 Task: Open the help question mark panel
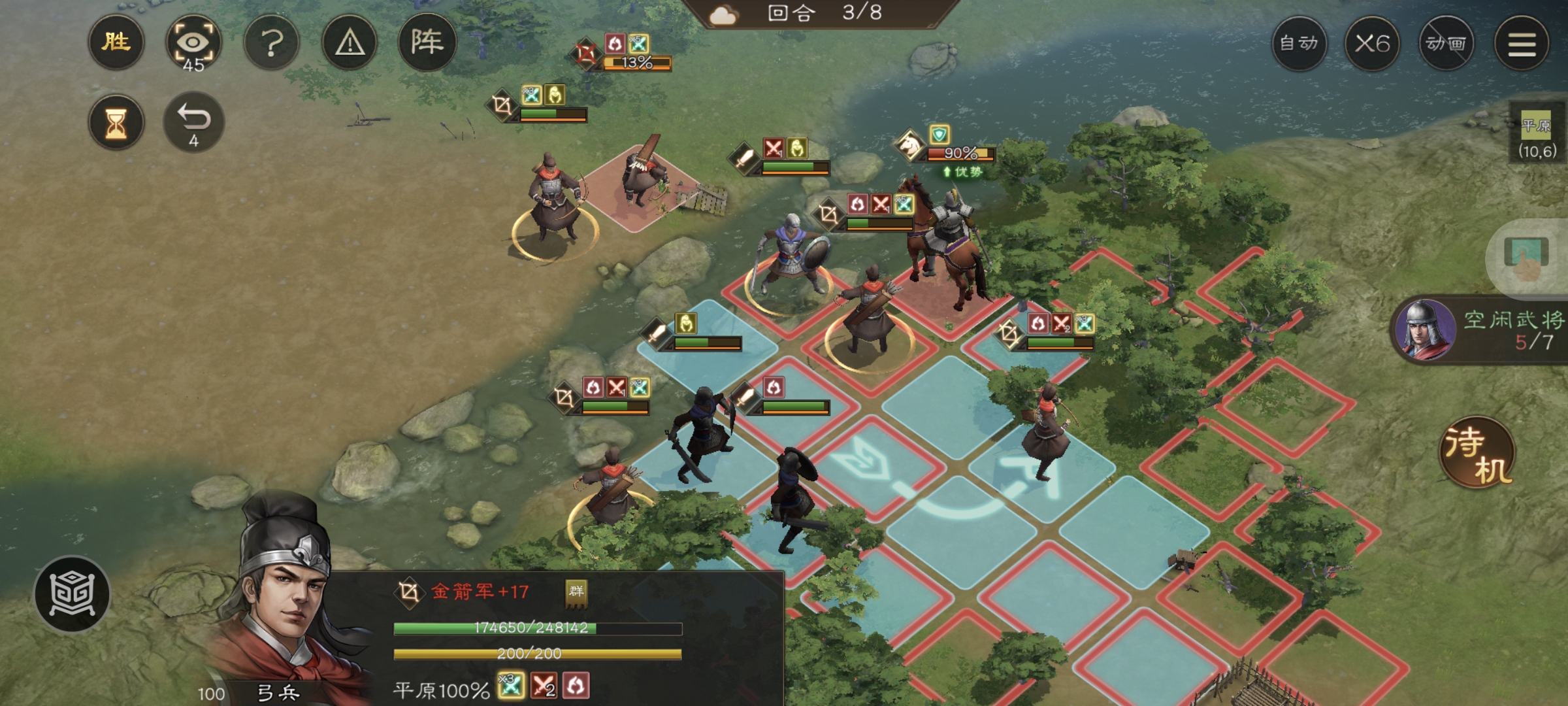pyautogui.click(x=272, y=43)
